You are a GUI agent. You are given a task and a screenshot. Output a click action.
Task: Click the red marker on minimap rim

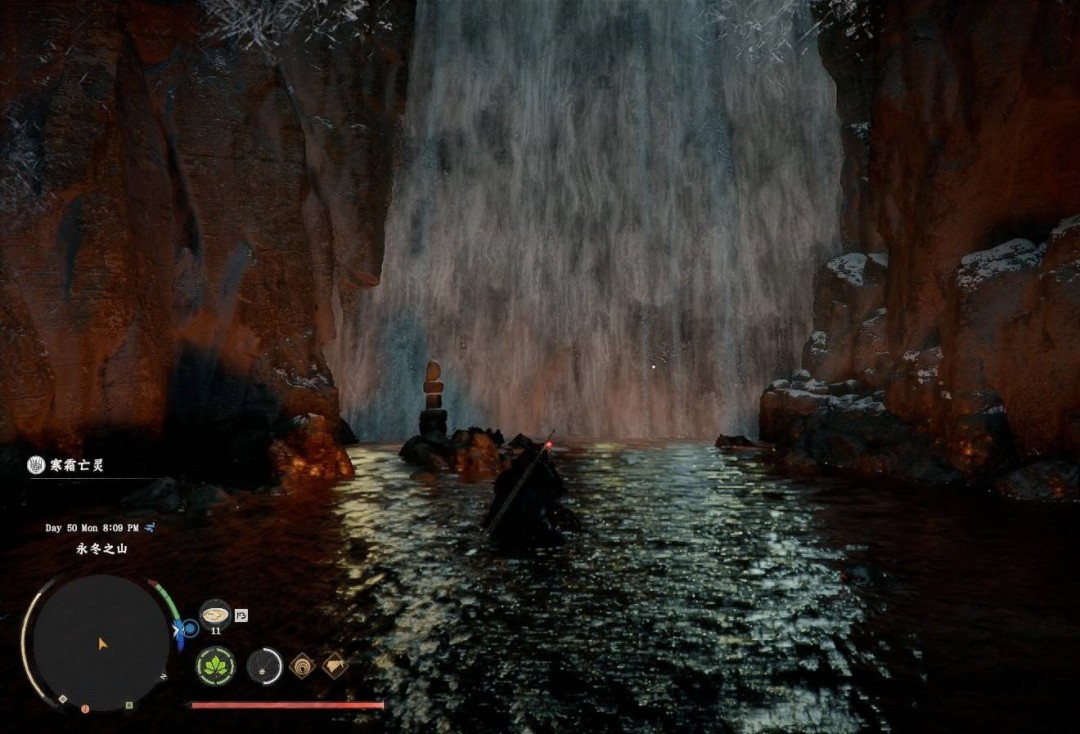point(85,708)
